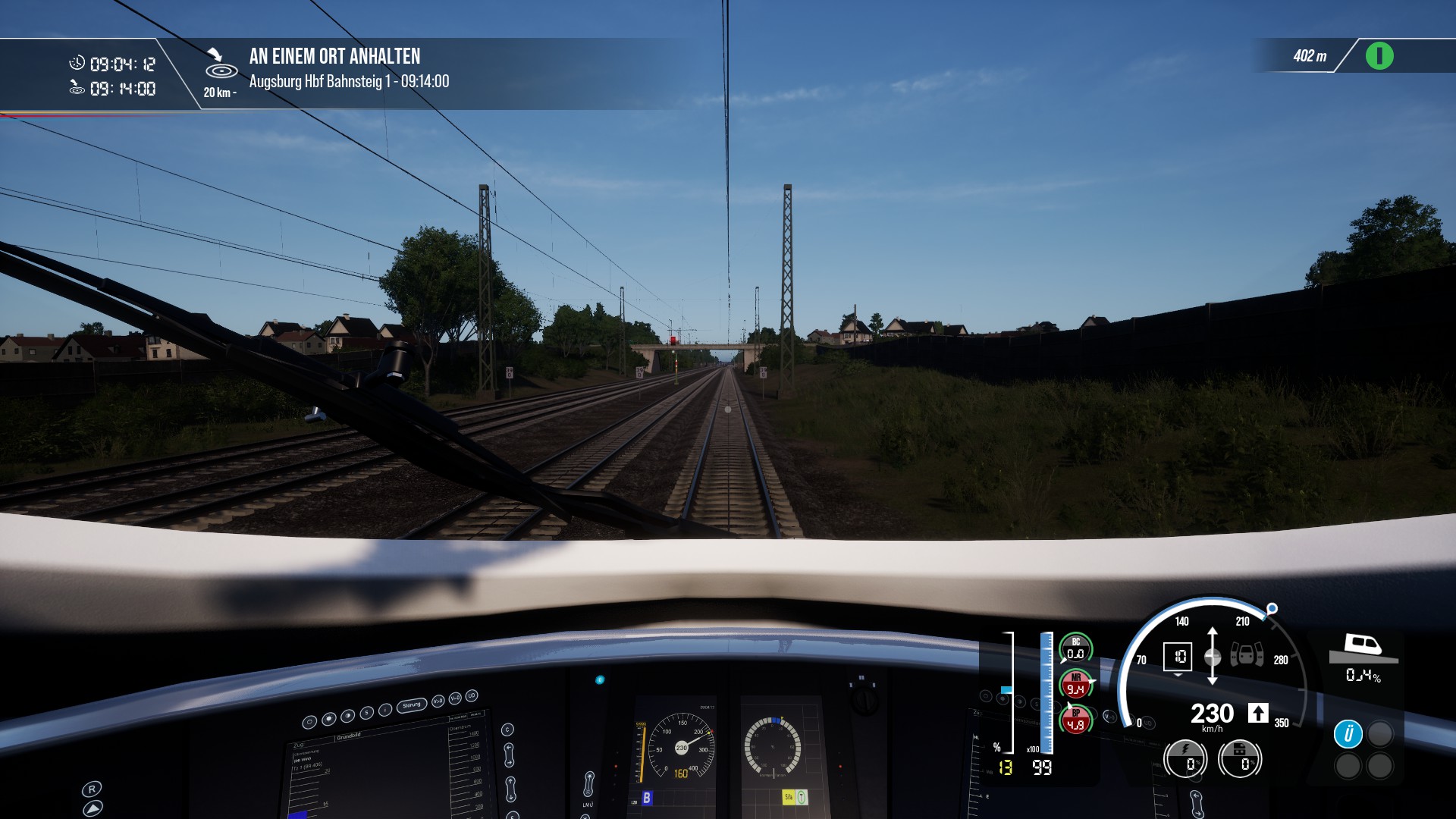Select the forward arrow direction icon
Image resolution: width=1456 pixels, height=819 pixels.
tap(1258, 713)
